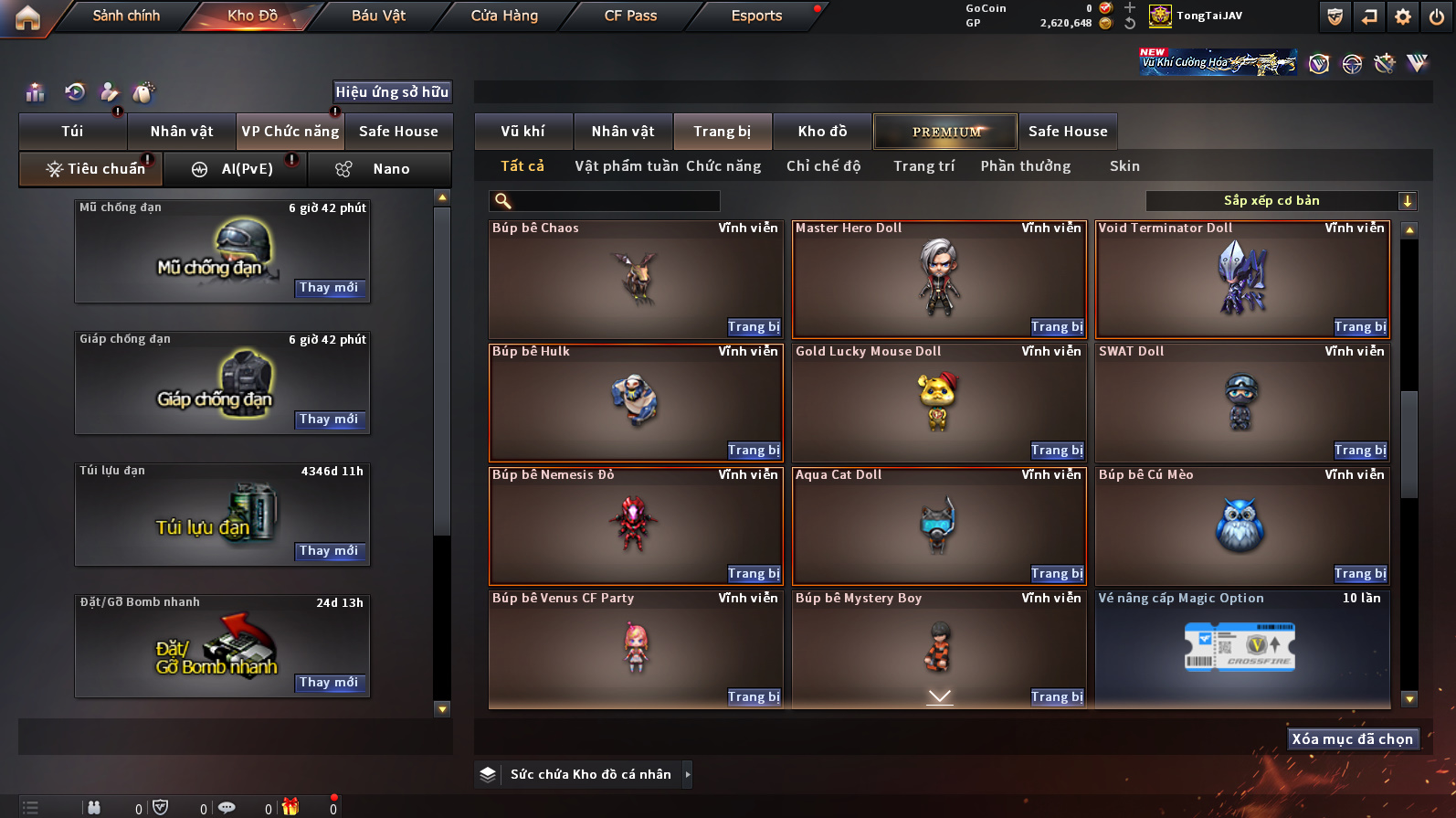Open the Sảnh chính lobby tab
The image size is (1456, 818).
click(x=126, y=16)
